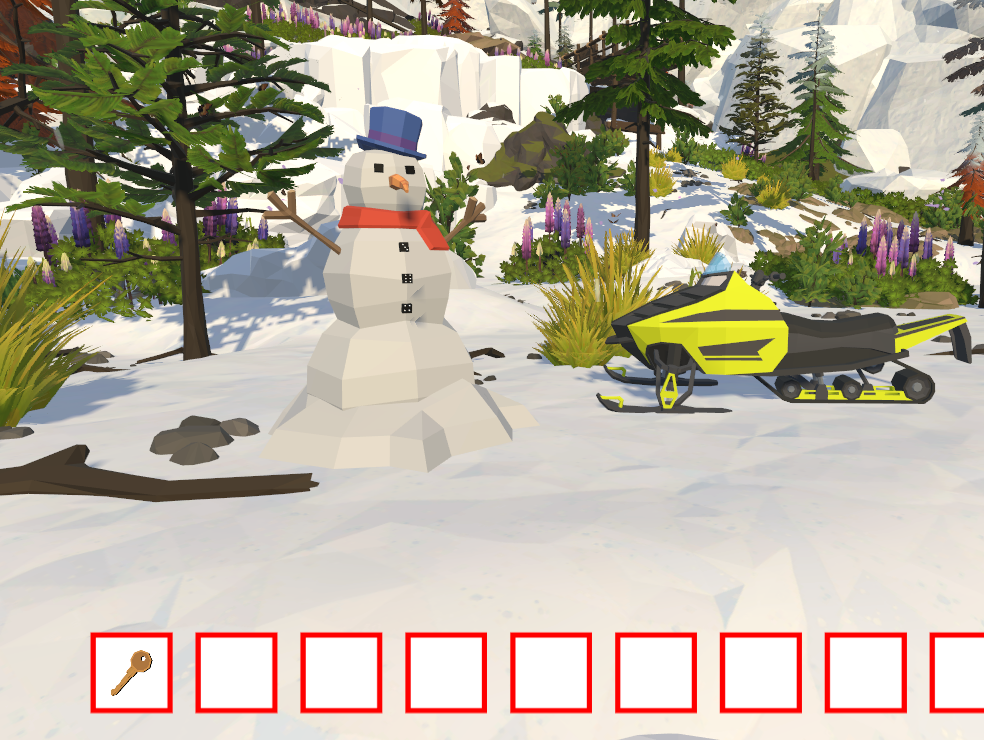Select the key in the inventory slot
This screenshot has height=740, width=984.
(131, 672)
